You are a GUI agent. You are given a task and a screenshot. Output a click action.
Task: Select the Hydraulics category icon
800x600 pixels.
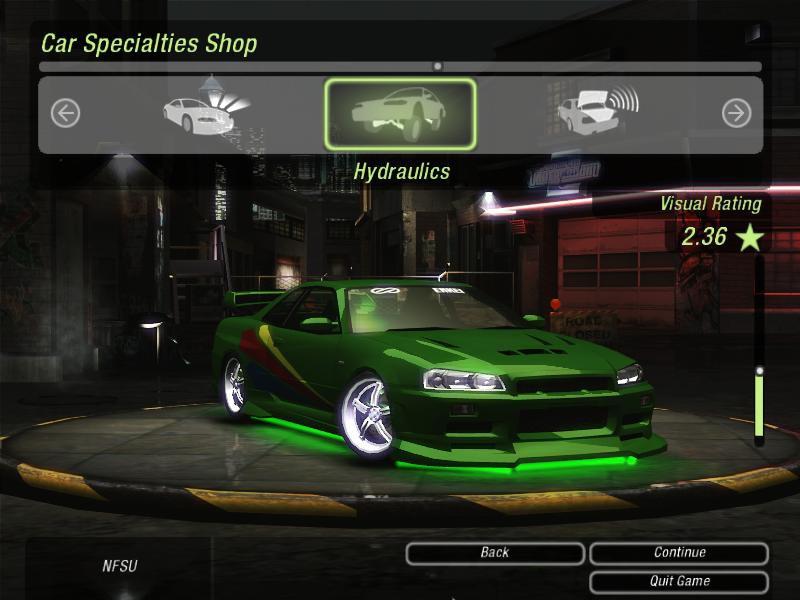(400, 115)
